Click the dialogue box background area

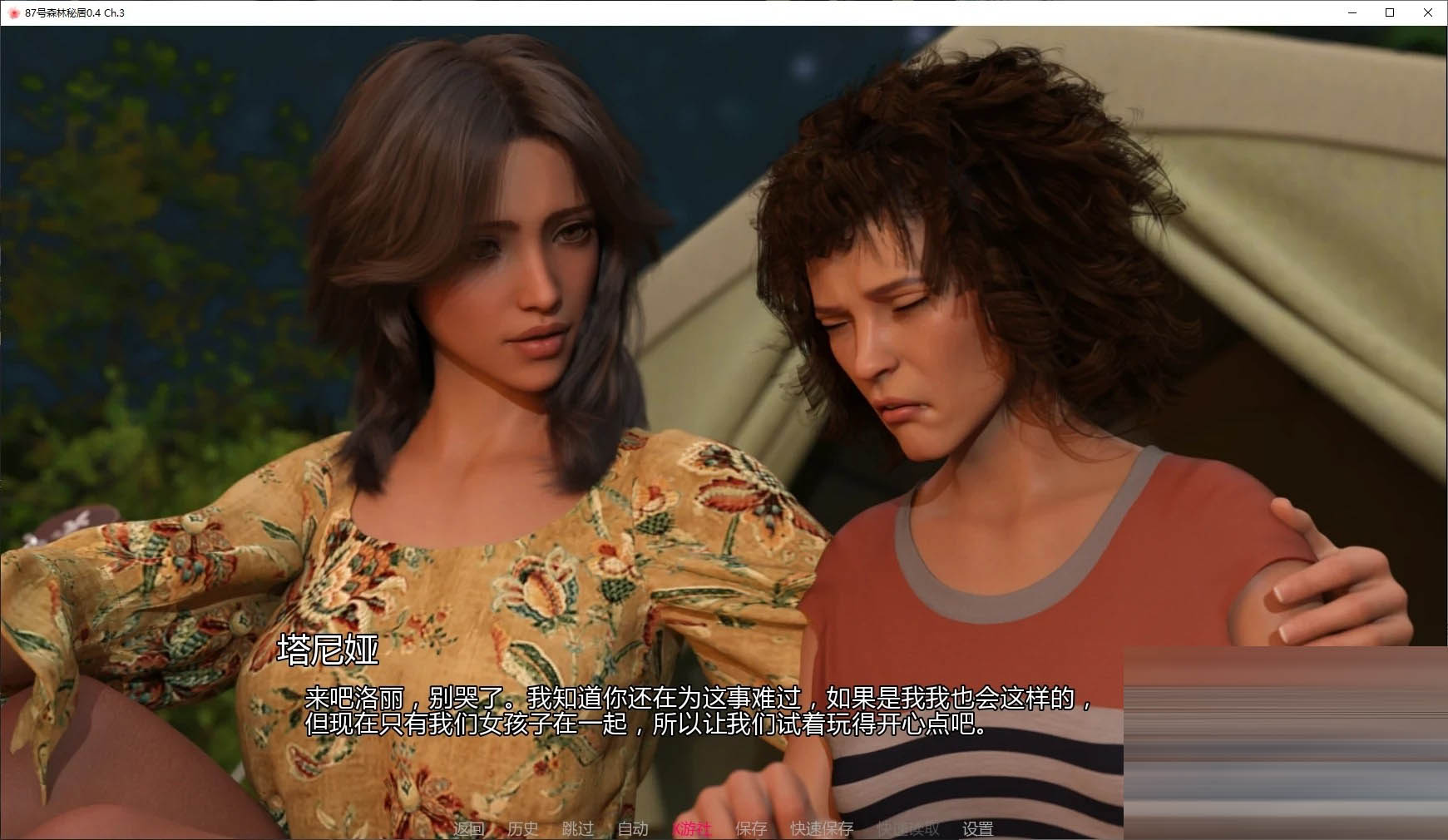[x=582, y=765]
